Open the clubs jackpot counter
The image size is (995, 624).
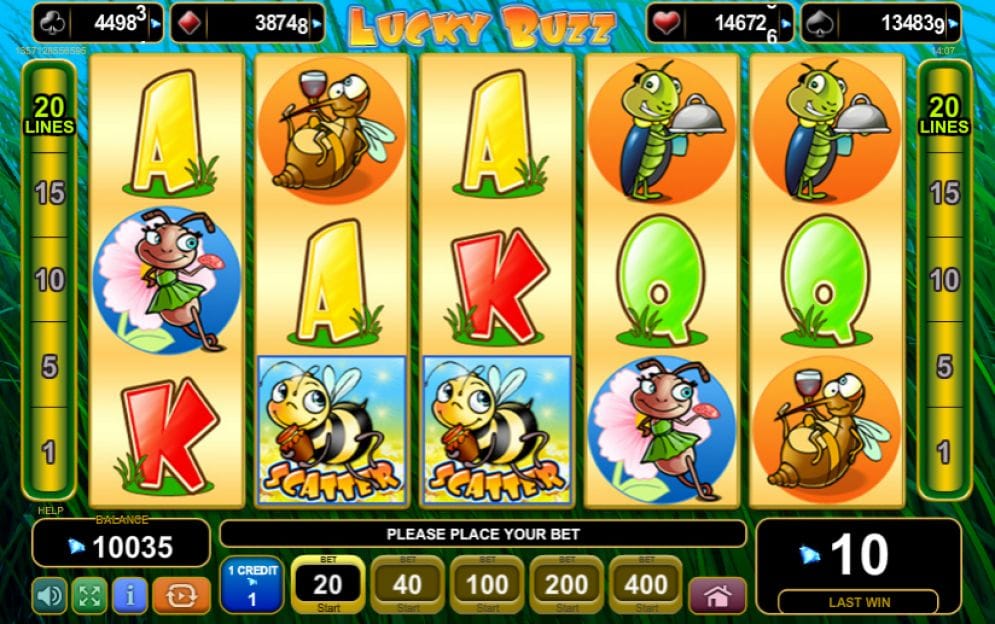click(x=98, y=23)
